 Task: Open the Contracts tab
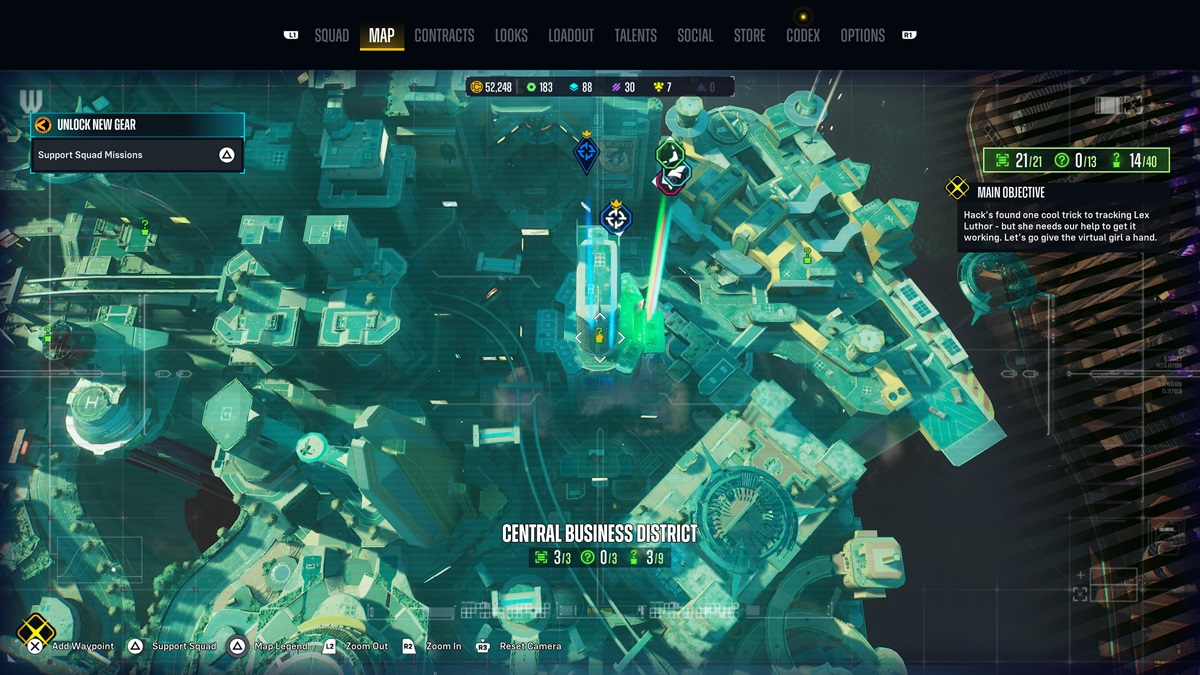pyautogui.click(x=444, y=36)
